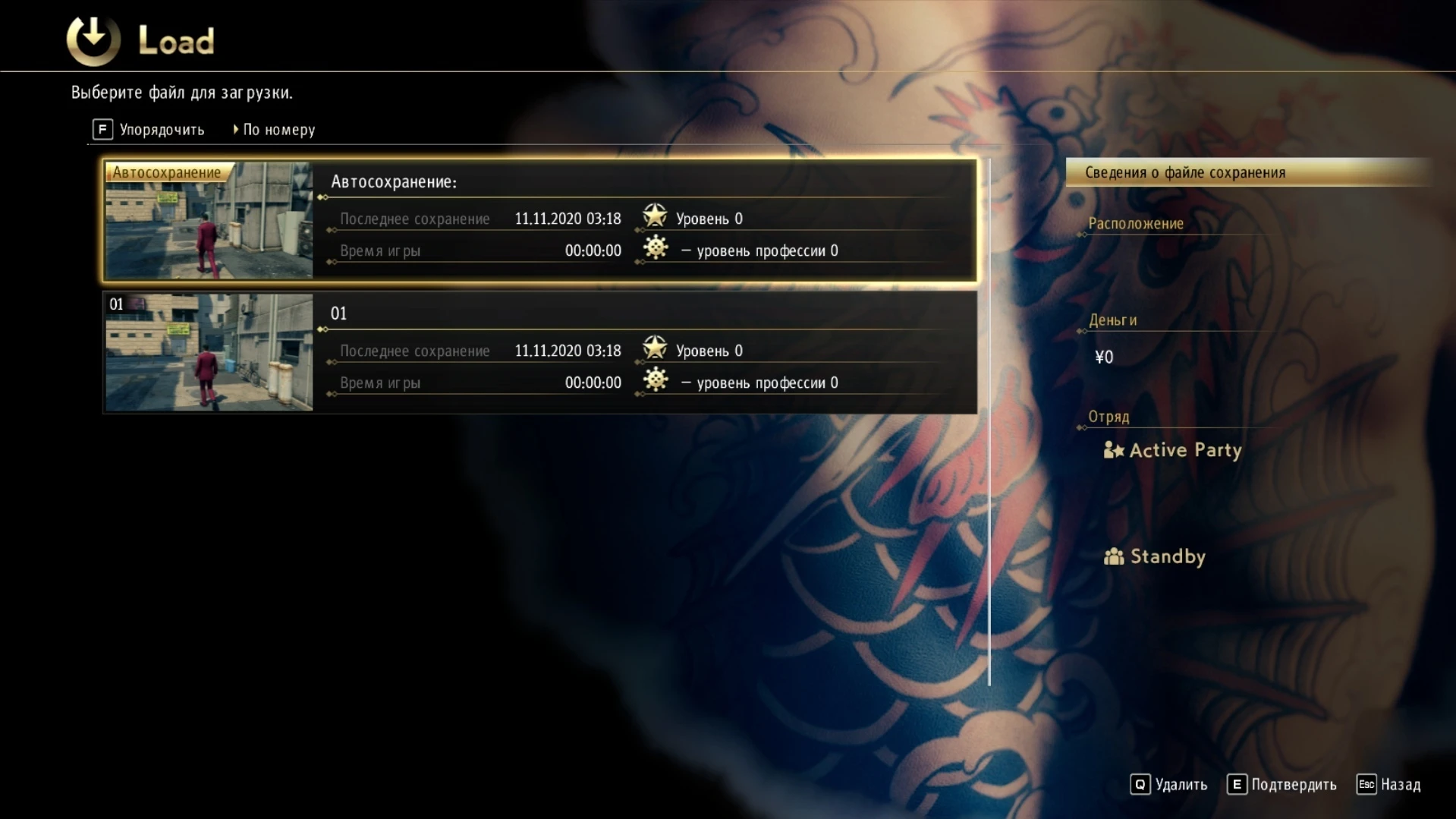Click the Active Party member icon
1456x819 pixels.
(x=1113, y=449)
